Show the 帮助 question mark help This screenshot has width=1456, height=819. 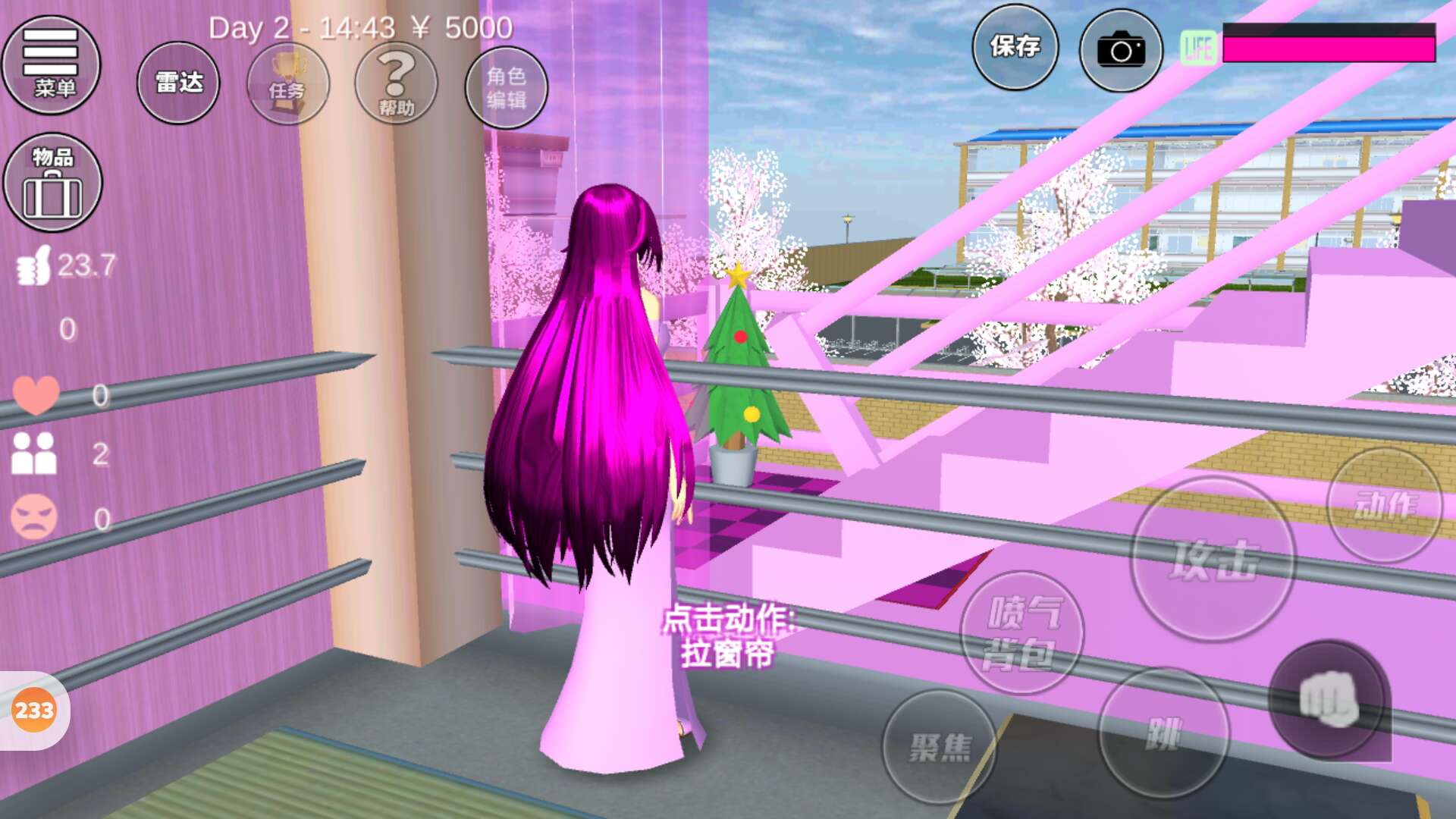(x=396, y=83)
